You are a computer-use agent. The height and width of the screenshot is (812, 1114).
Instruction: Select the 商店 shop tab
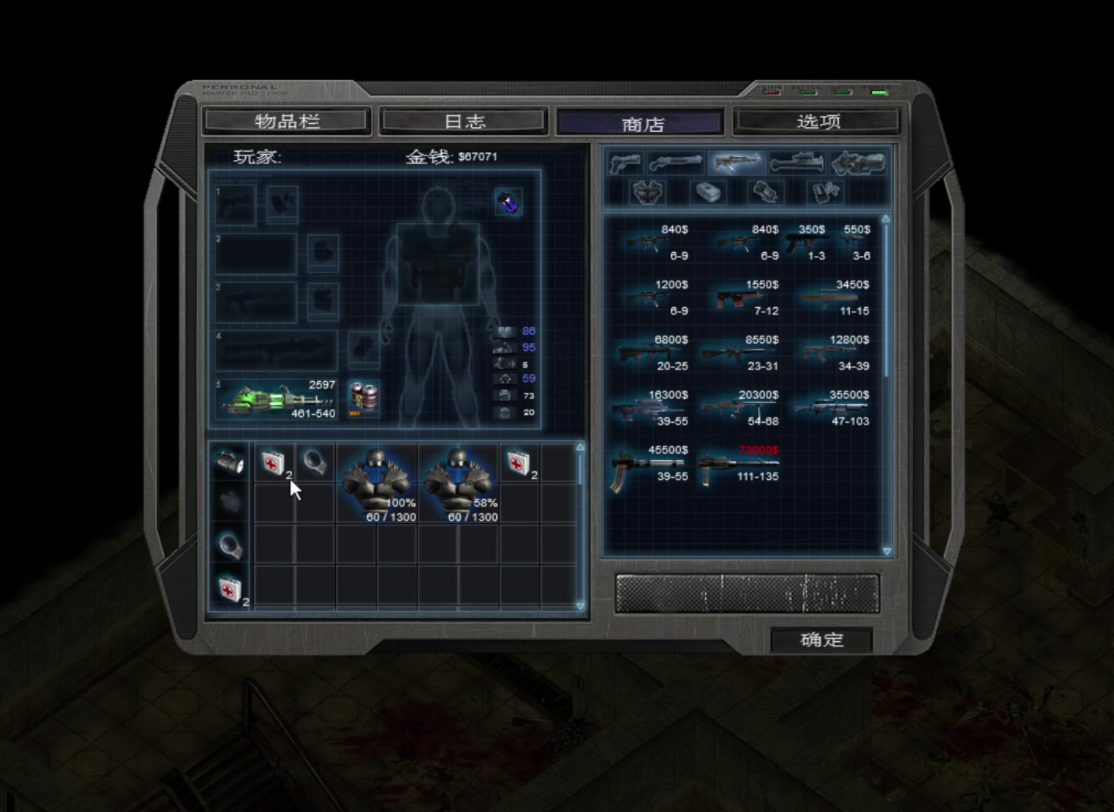[x=640, y=123]
